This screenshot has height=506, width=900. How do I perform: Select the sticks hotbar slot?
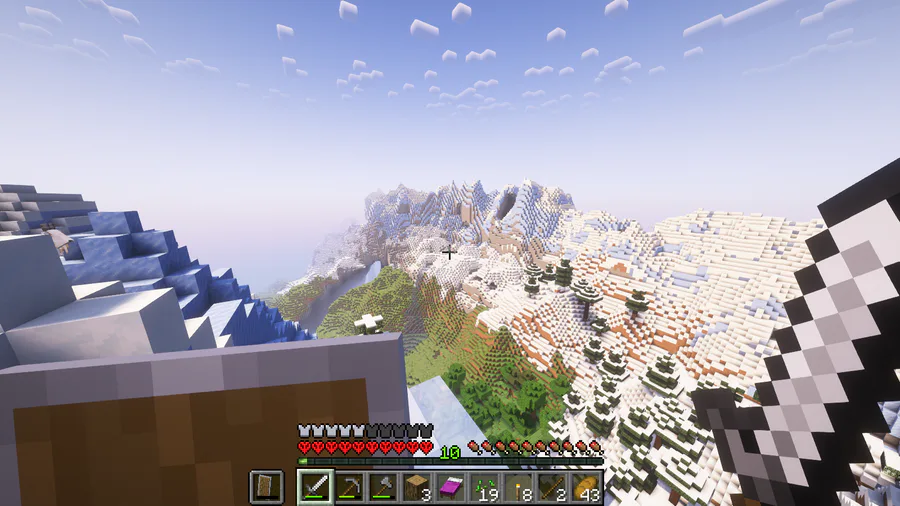[553, 487]
